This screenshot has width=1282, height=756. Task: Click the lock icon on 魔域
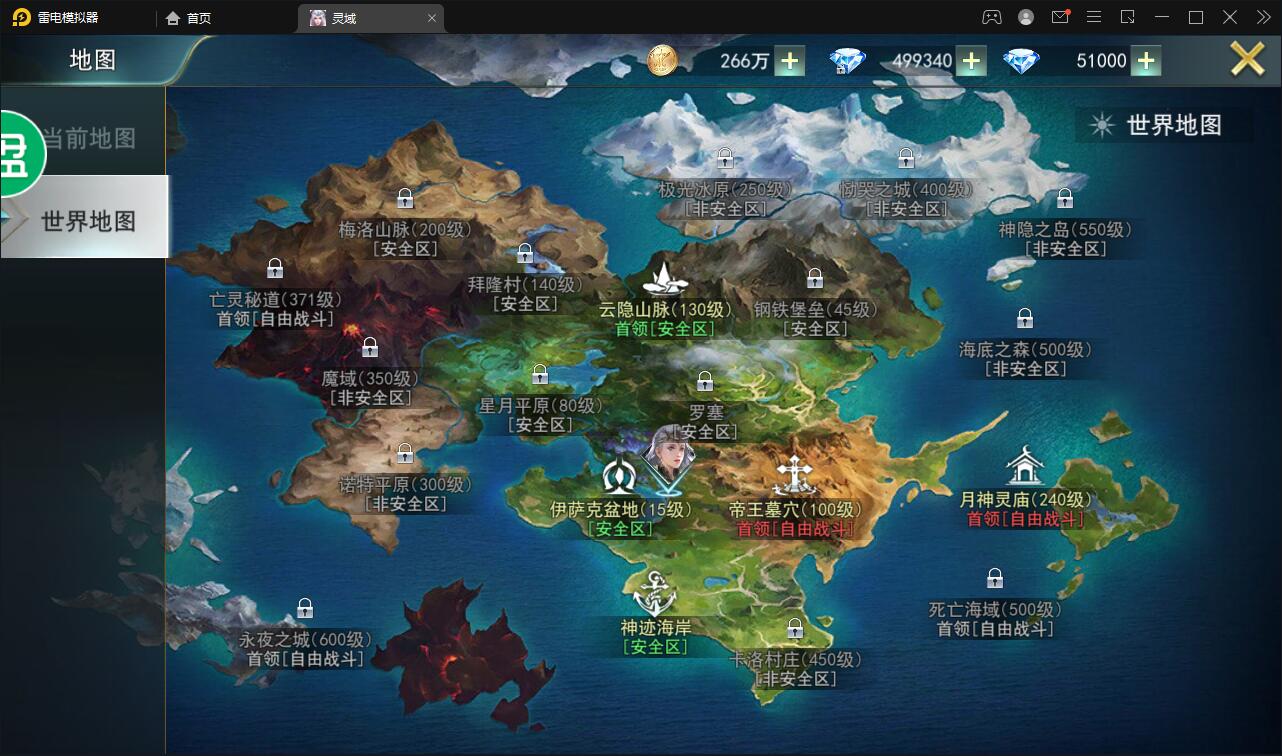click(x=369, y=347)
